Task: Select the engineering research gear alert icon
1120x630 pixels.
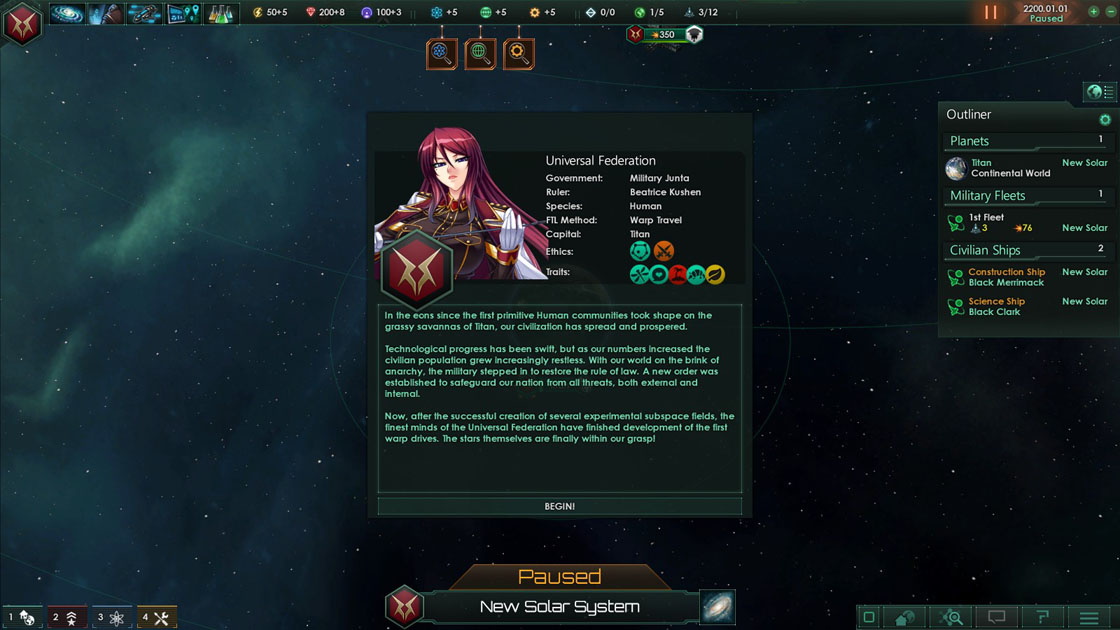Action: coord(518,53)
